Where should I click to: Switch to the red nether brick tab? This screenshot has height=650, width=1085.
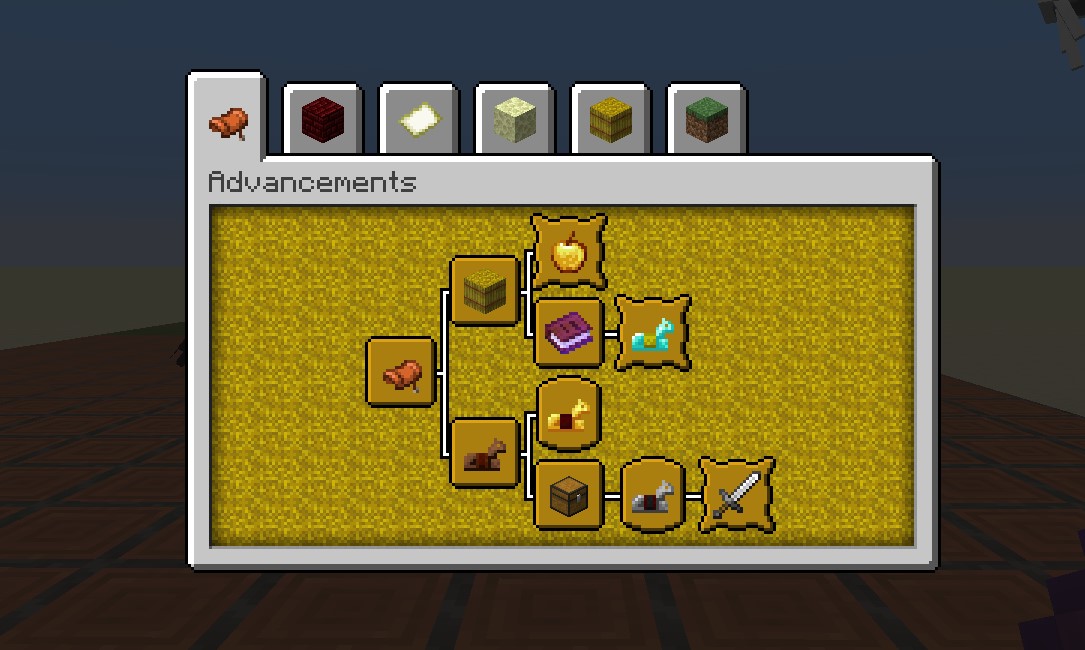322,122
